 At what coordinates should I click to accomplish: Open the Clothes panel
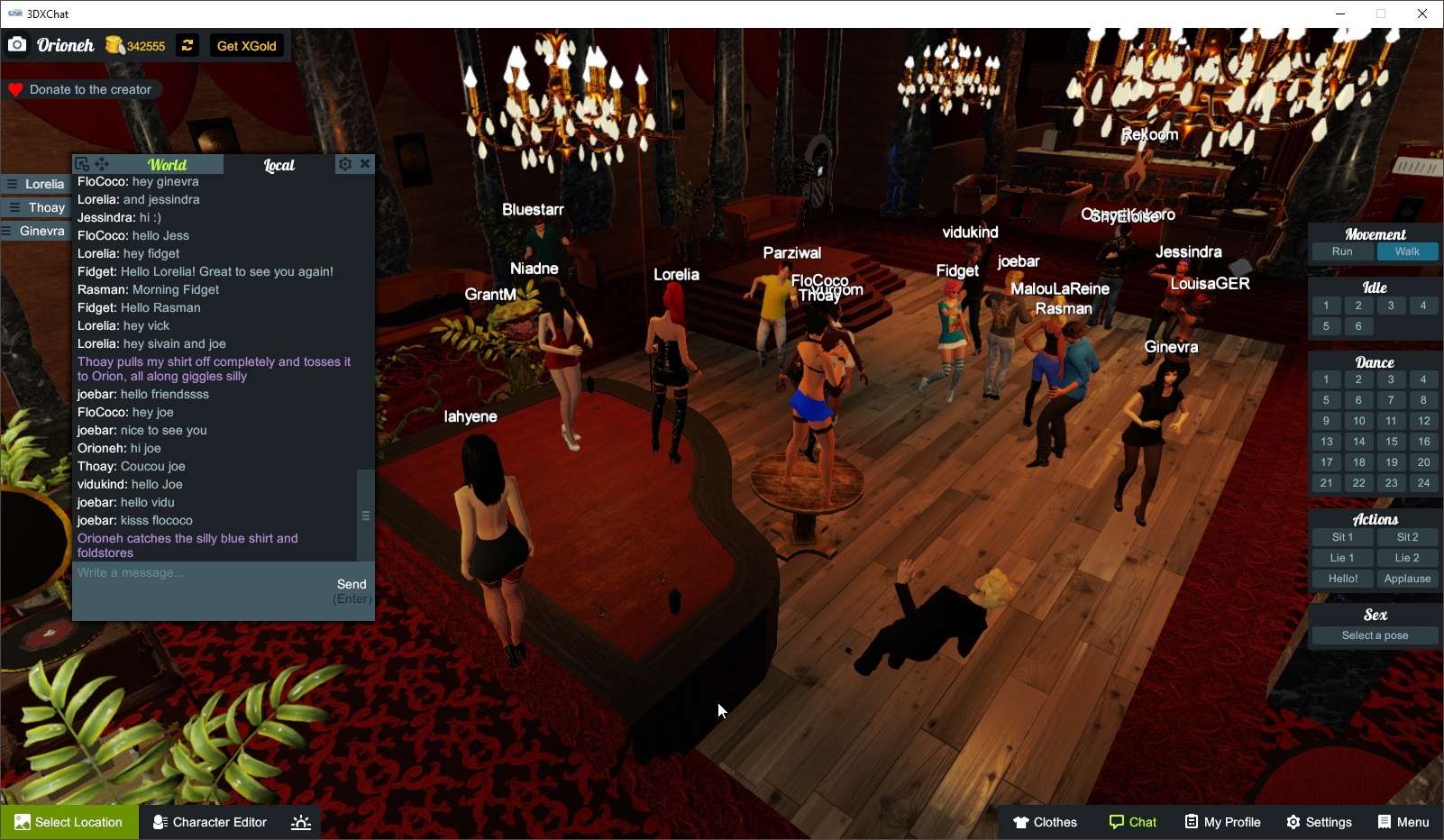(x=1046, y=821)
